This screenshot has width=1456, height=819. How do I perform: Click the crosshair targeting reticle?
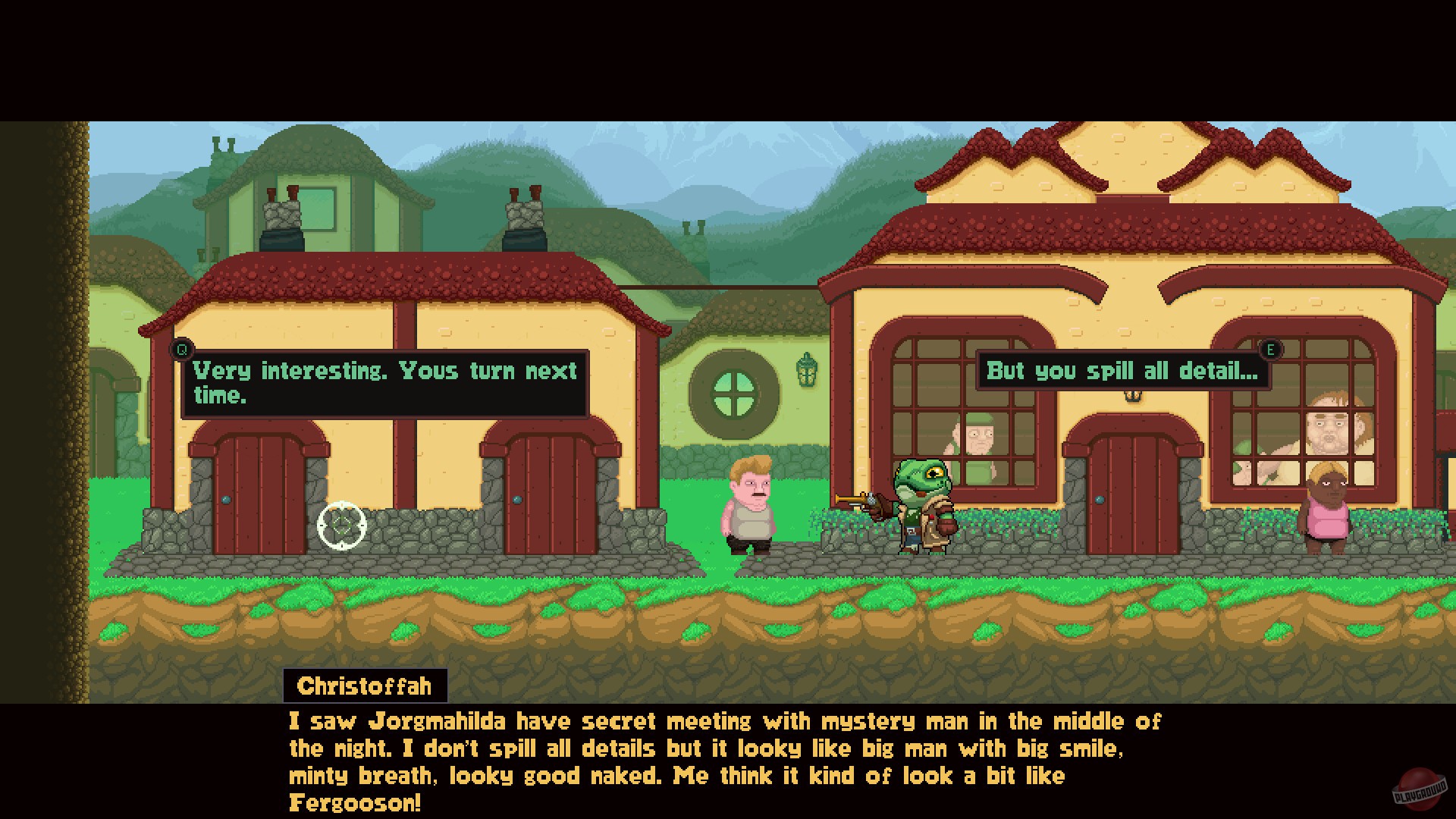pos(344,525)
